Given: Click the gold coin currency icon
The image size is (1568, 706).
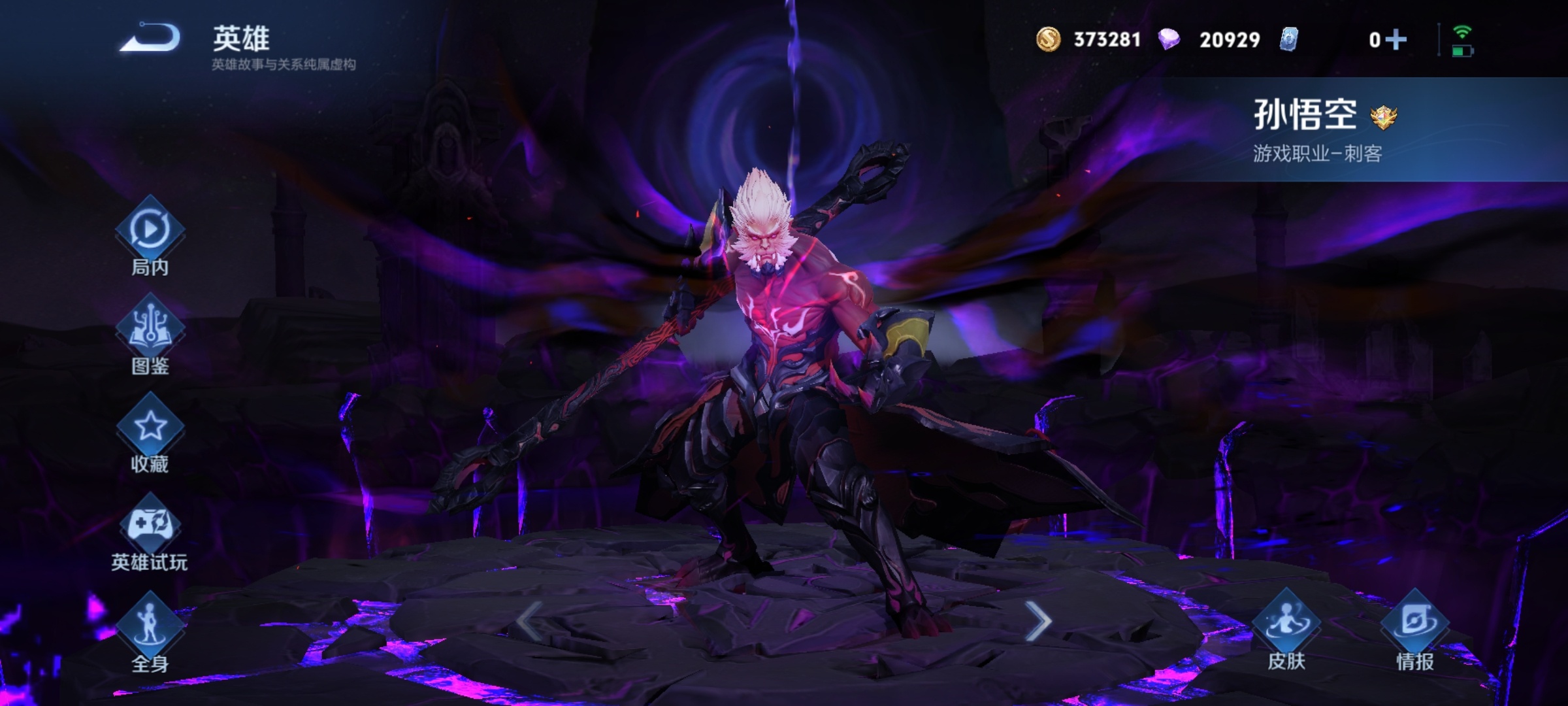Looking at the screenshot, I should coord(1048,40).
